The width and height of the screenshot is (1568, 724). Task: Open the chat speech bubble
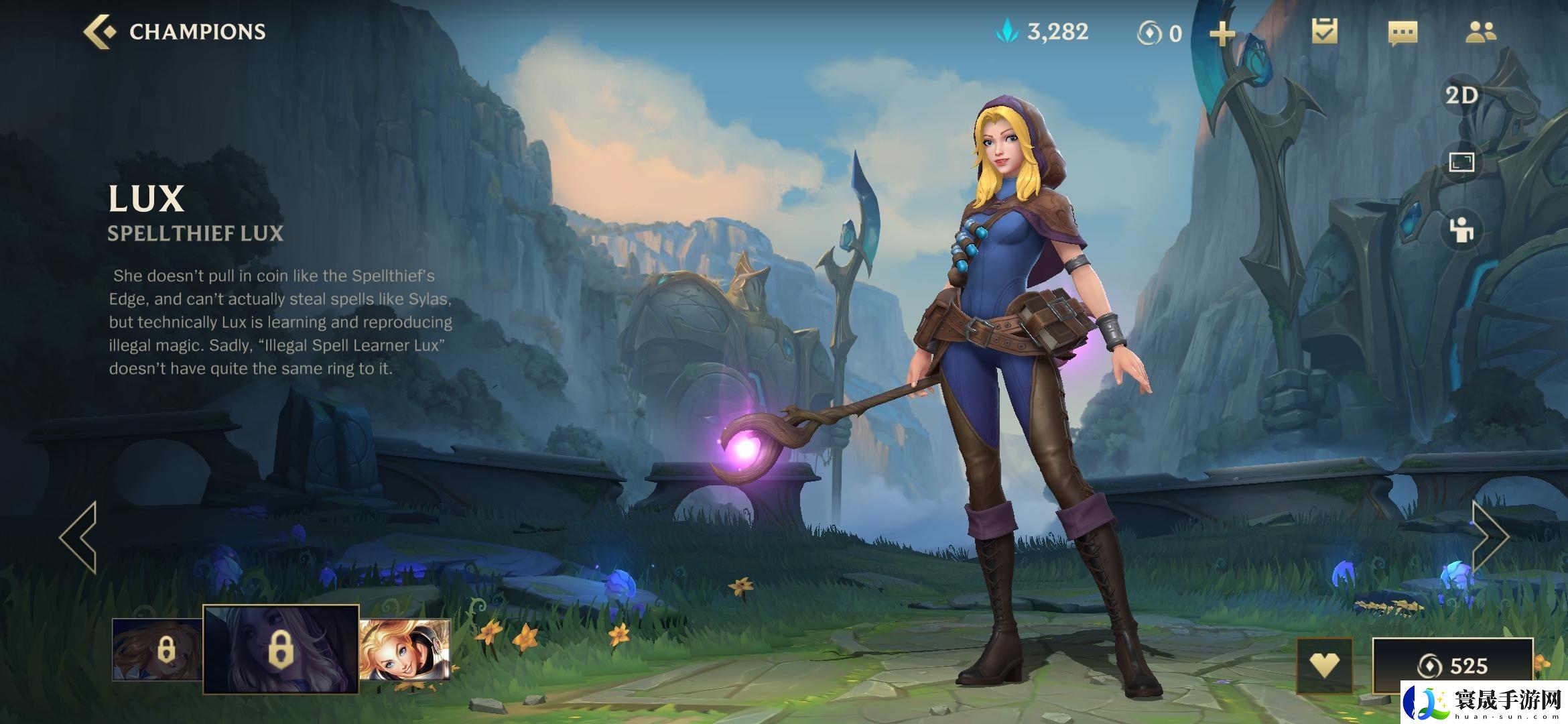click(x=1402, y=33)
